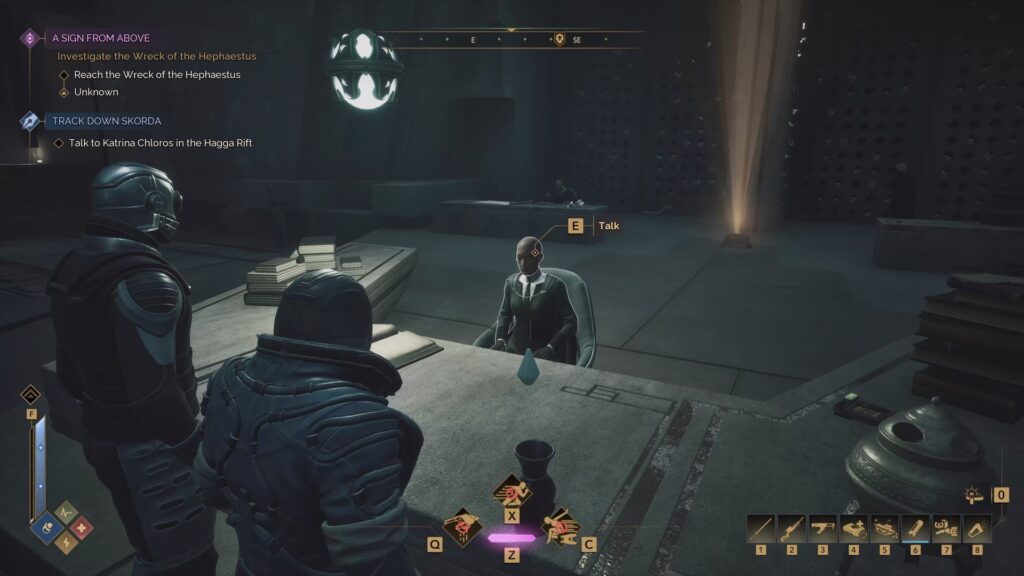Select the hotbar slot 5 tool
1024x576 pixels.
tap(885, 528)
